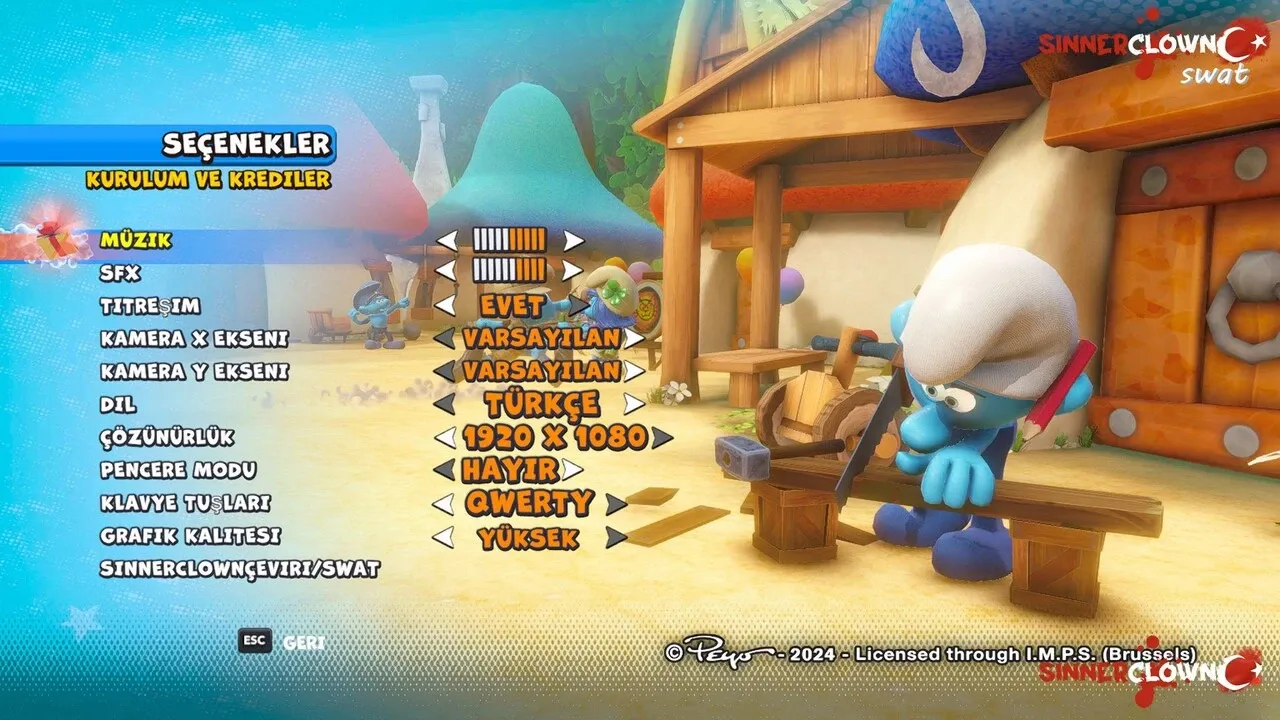Switch keyboard layout from QWERTY, right arrow

[616, 503]
